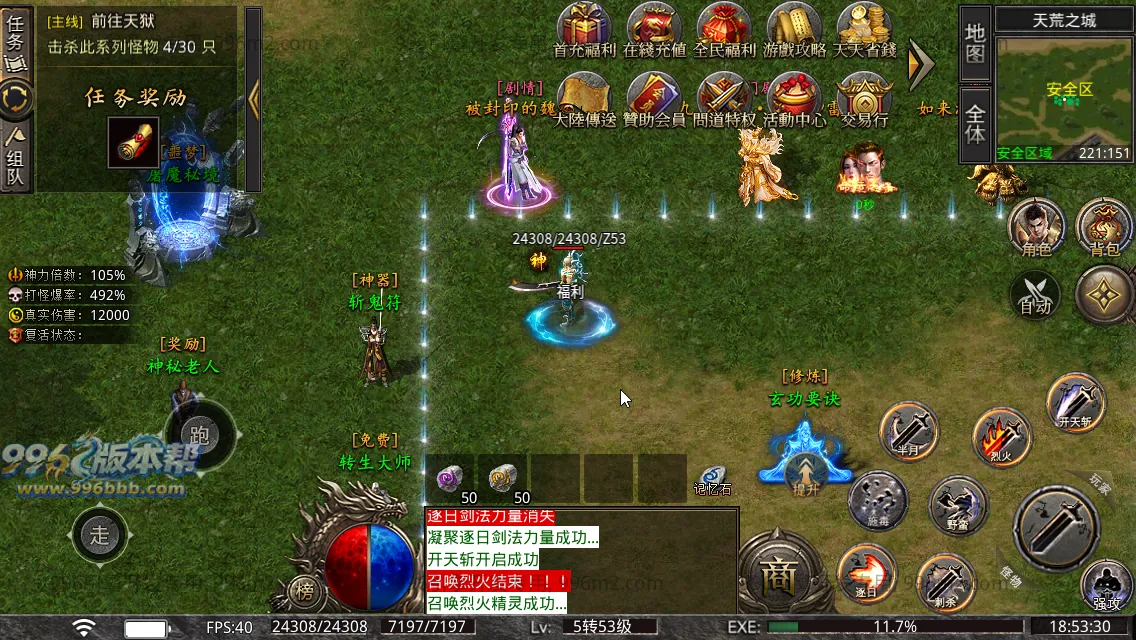The height and width of the screenshot is (640, 1136).
Task: Open the 背包 backpack
Action: click(x=1104, y=226)
